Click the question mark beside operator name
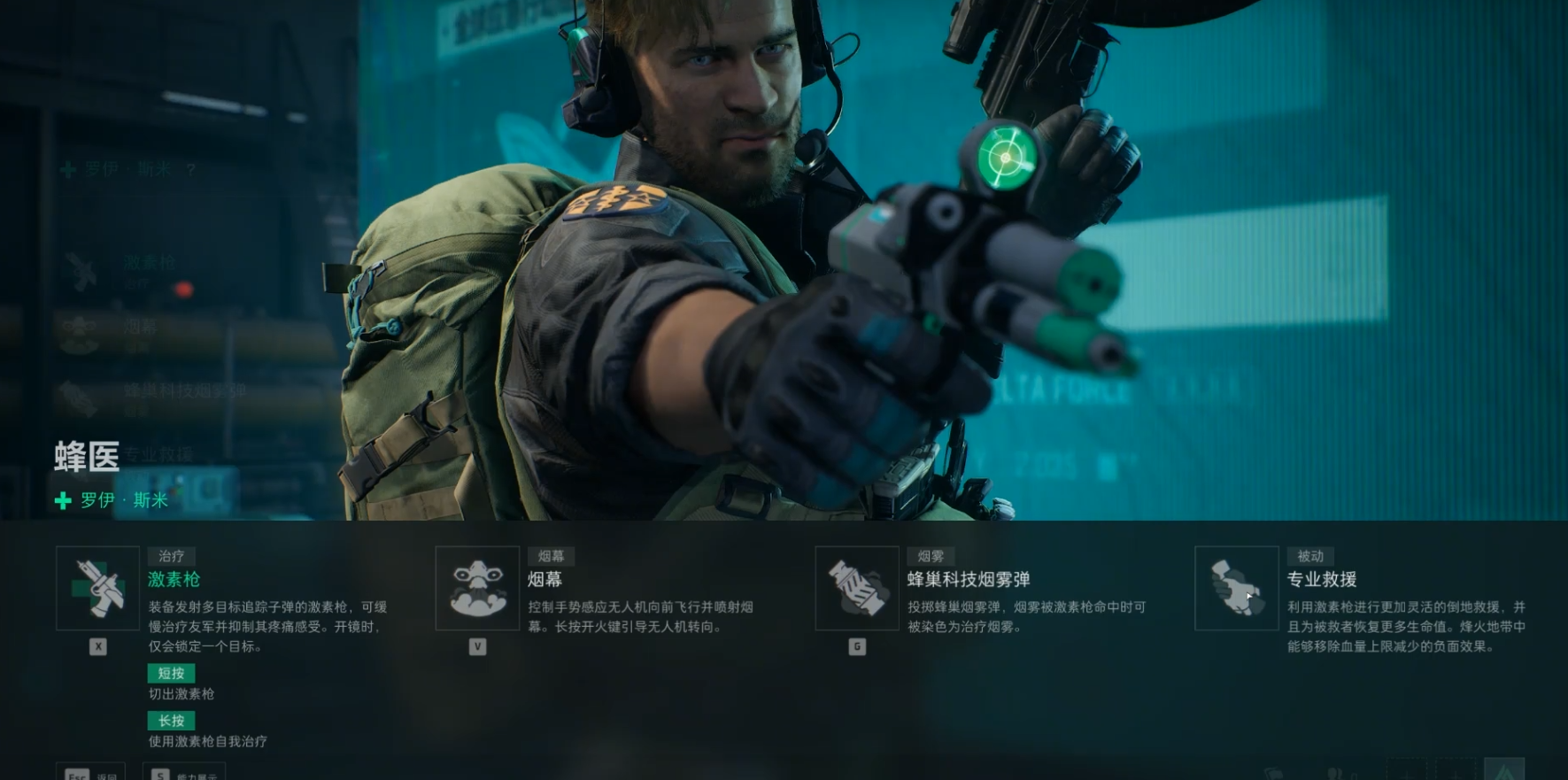Image resolution: width=1568 pixels, height=780 pixels. click(190, 169)
